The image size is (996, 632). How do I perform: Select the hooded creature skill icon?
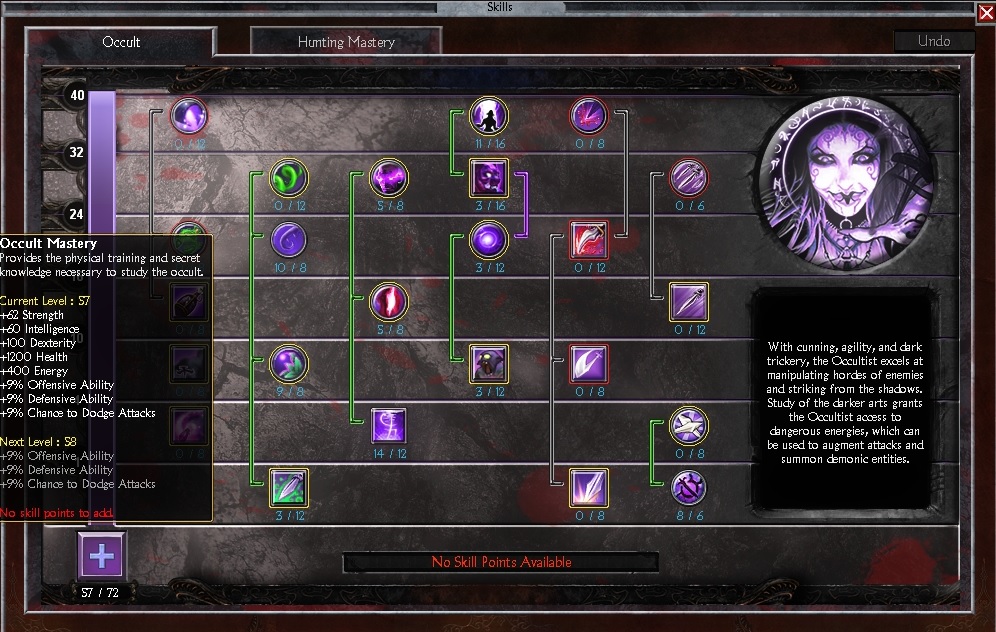(489, 364)
